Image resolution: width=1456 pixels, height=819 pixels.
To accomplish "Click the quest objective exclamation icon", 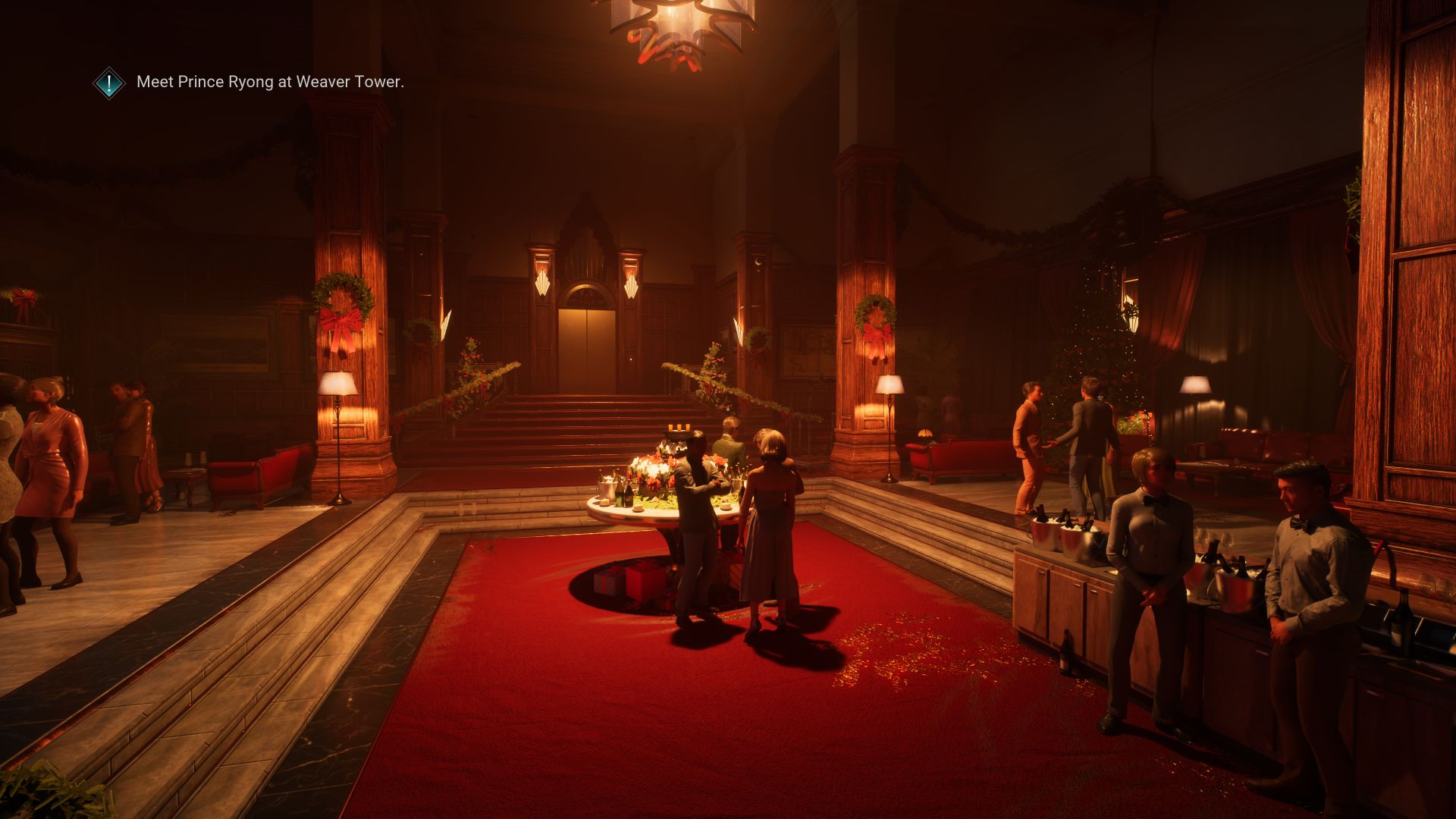I will [109, 83].
